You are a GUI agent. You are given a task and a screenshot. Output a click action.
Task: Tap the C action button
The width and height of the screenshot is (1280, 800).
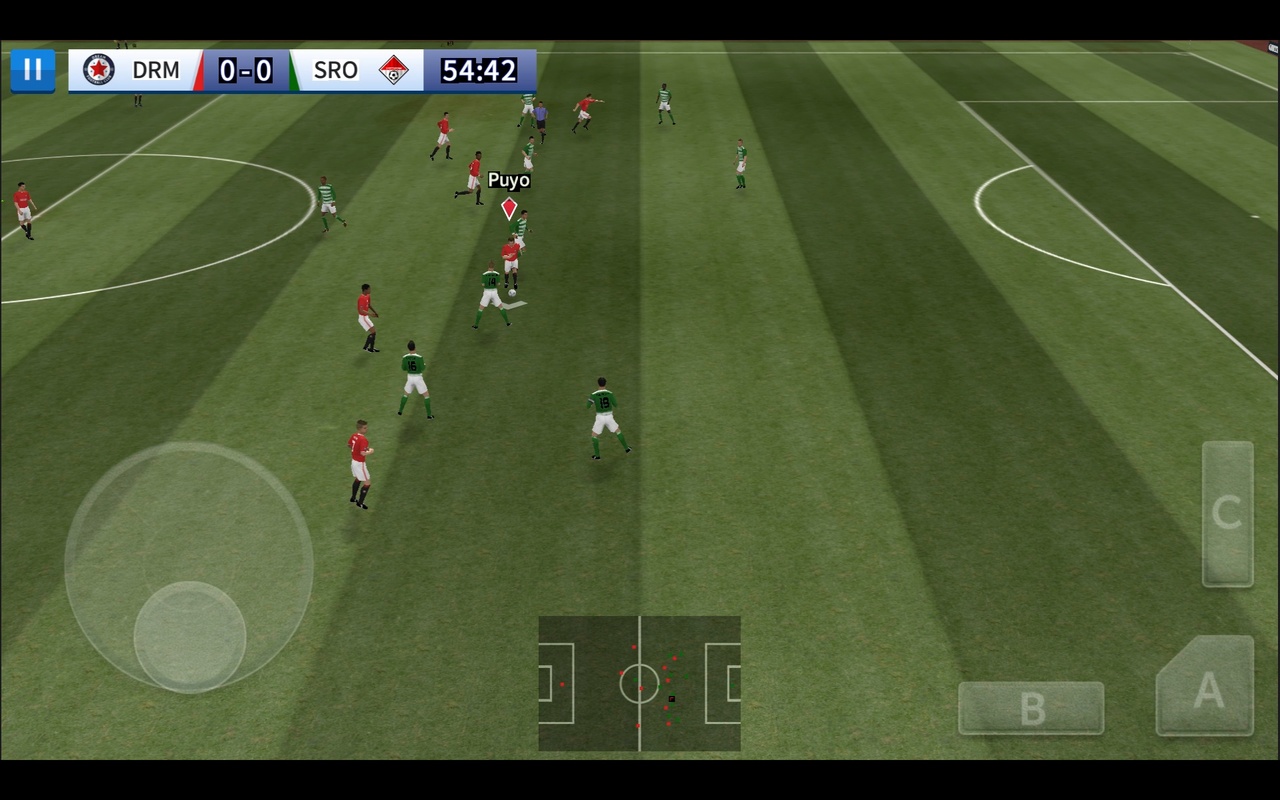point(1227,513)
